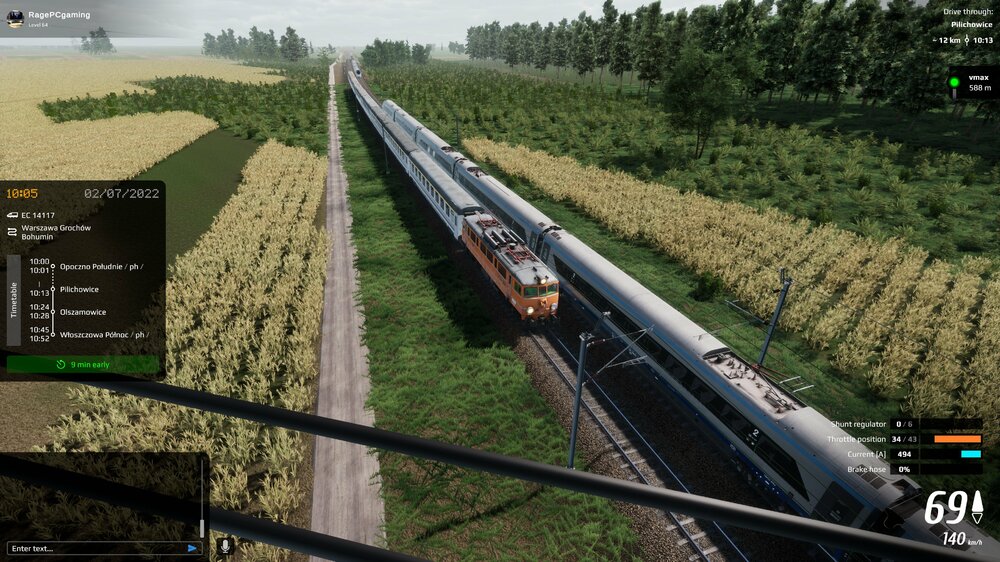Image resolution: width=1000 pixels, height=562 pixels.
Task: Send the chat message with the blue arrow
Action: (x=192, y=548)
